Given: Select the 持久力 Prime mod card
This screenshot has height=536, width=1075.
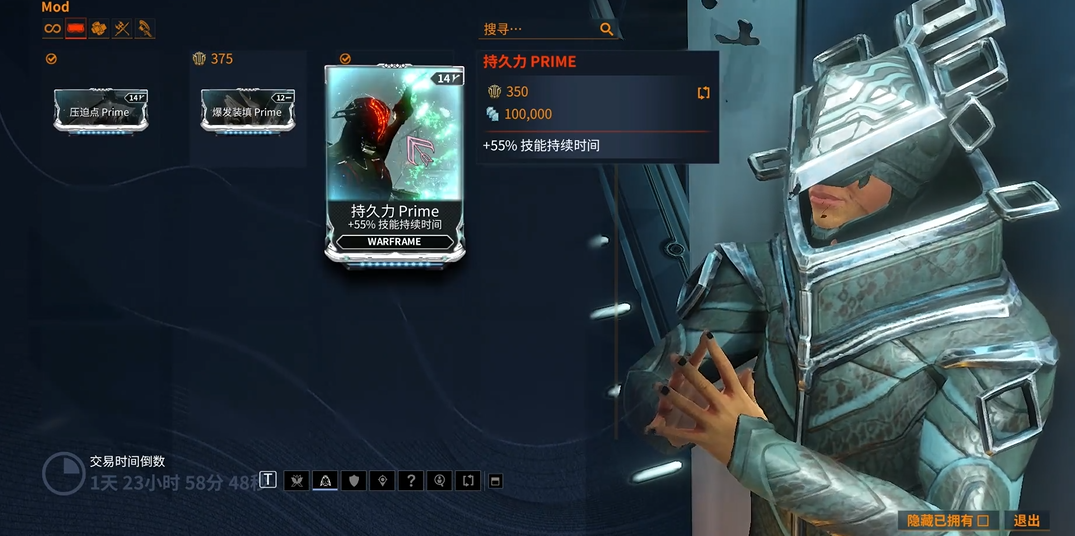Looking at the screenshot, I should (395, 165).
